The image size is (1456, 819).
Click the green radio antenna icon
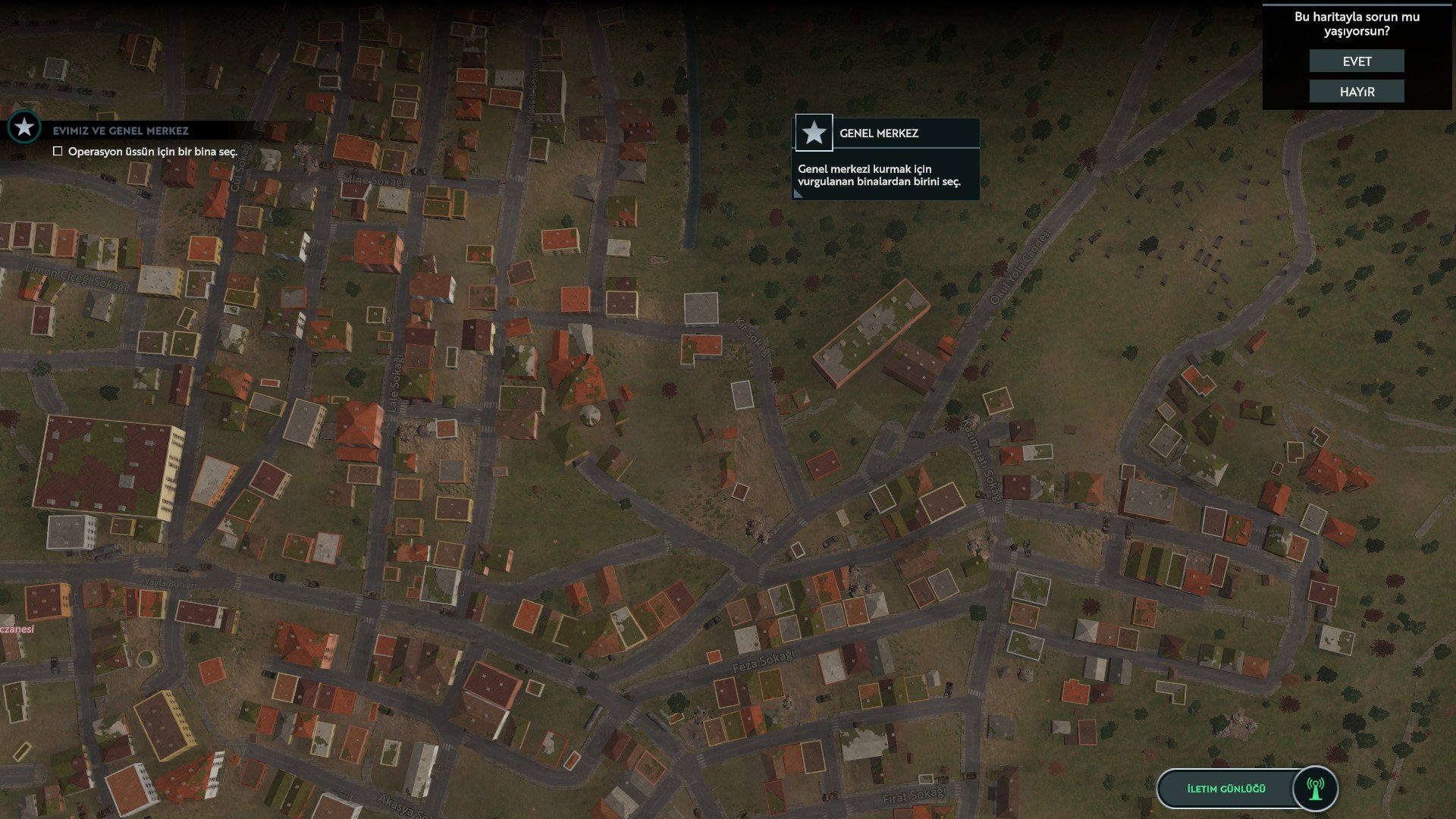click(x=1315, y=789)
